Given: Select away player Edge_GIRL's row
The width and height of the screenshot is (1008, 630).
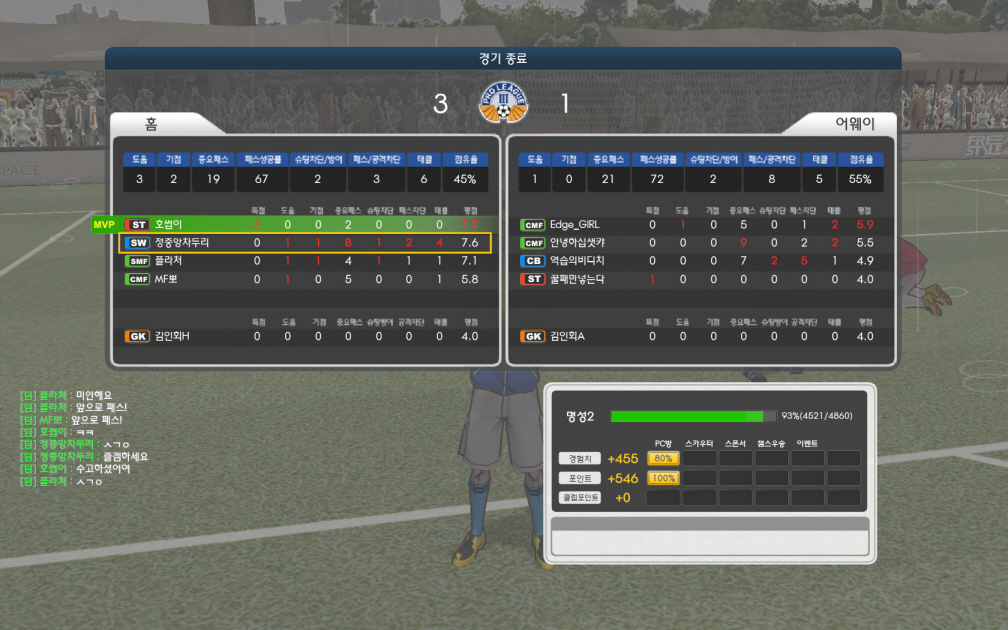Looking at the screenshot, I should click(701, 225).
